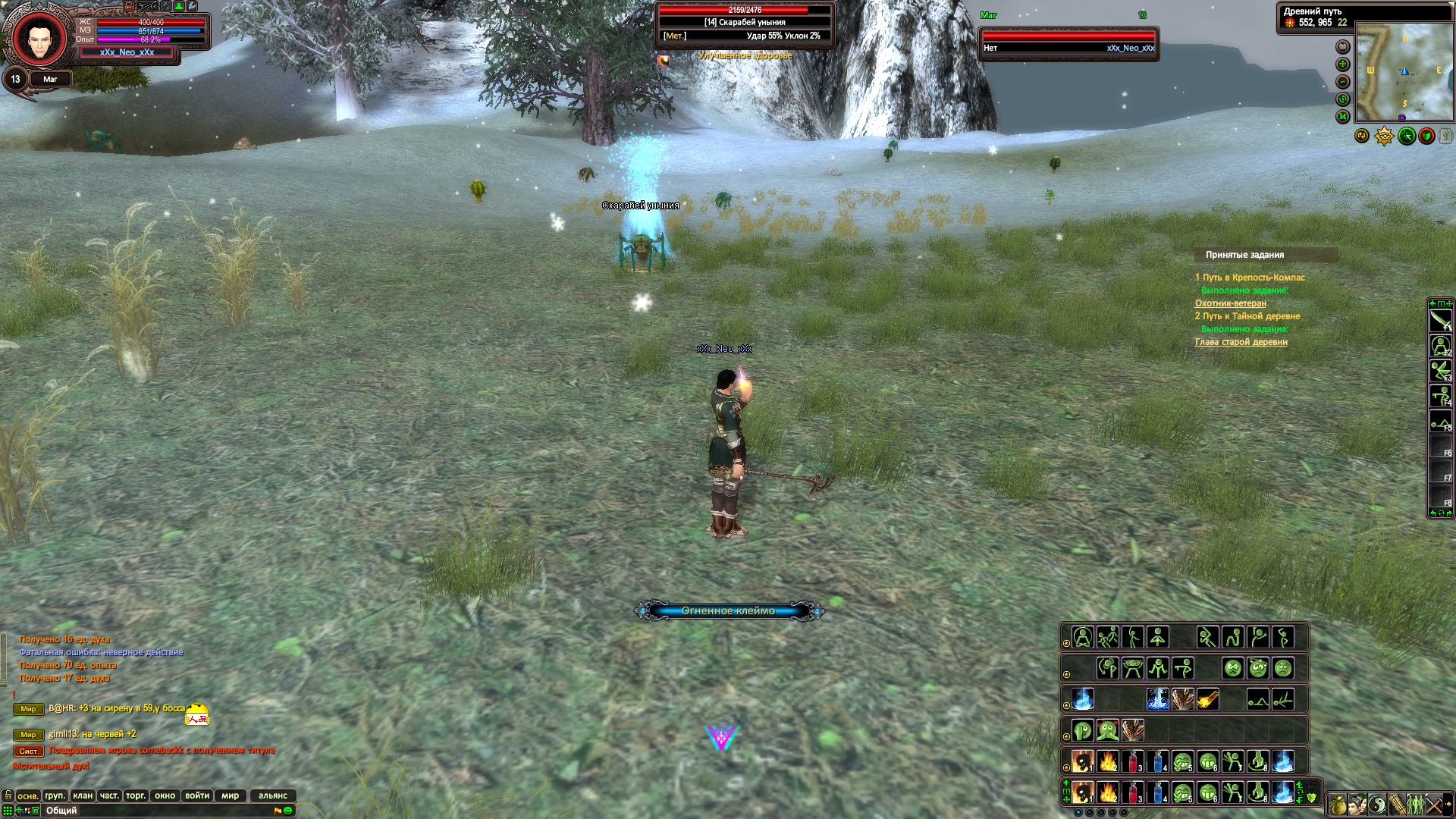Screen dimensions: 1456x819
Task: Open the minimap world map with the M button
Action: (1342, 117)
